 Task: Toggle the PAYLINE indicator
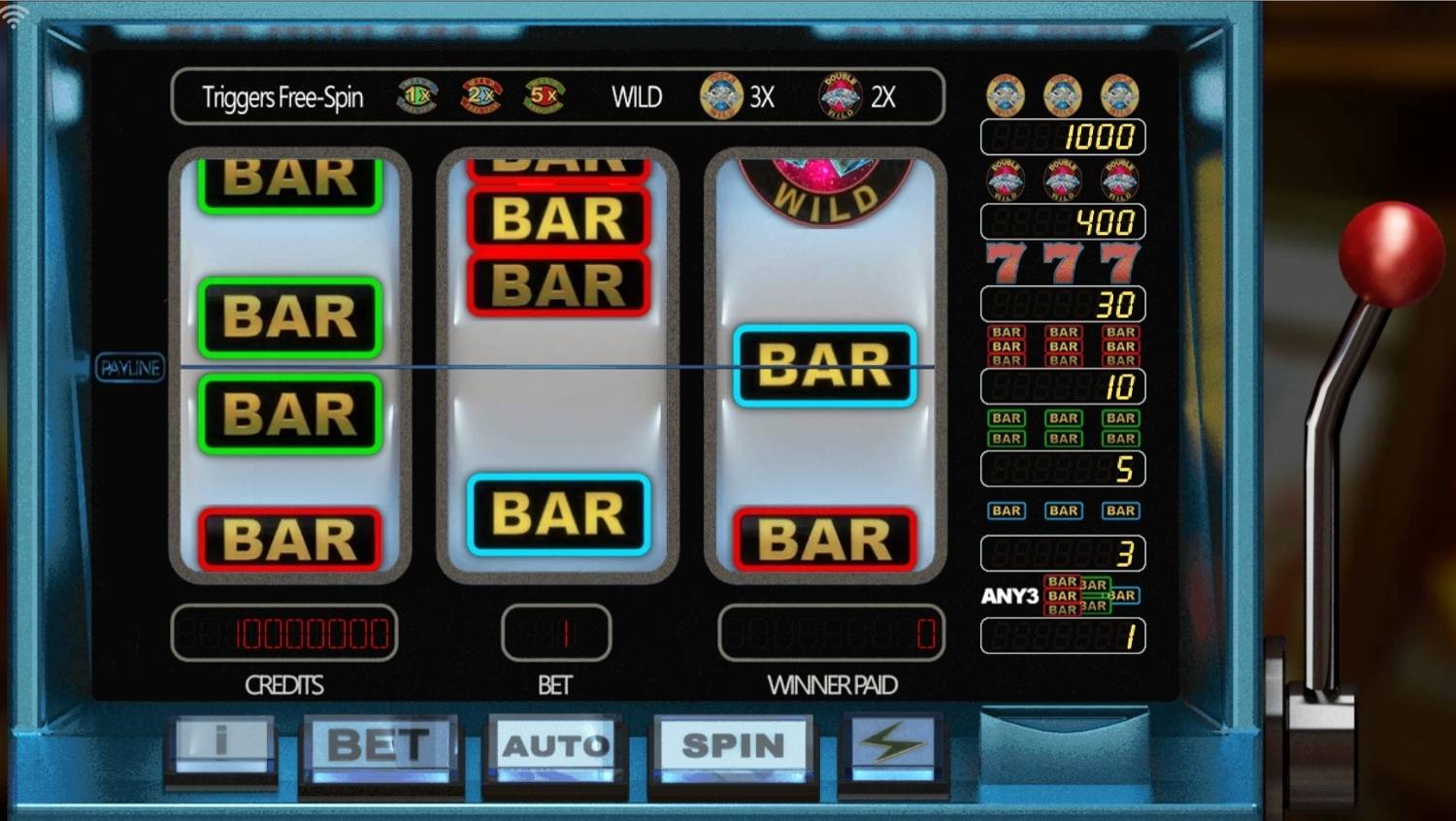(x=130, y=368)
